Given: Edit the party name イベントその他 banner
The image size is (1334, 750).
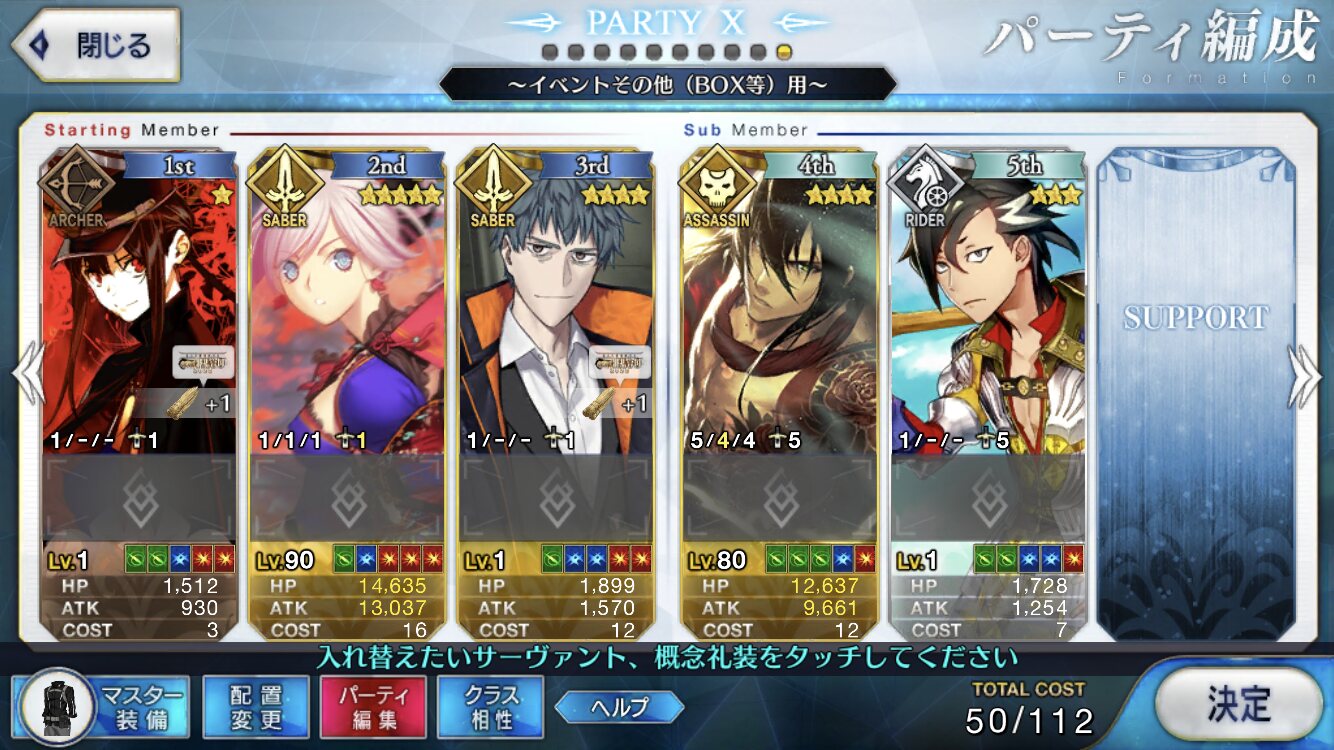Looking at the screenshot, I should [x=667, y=85].
